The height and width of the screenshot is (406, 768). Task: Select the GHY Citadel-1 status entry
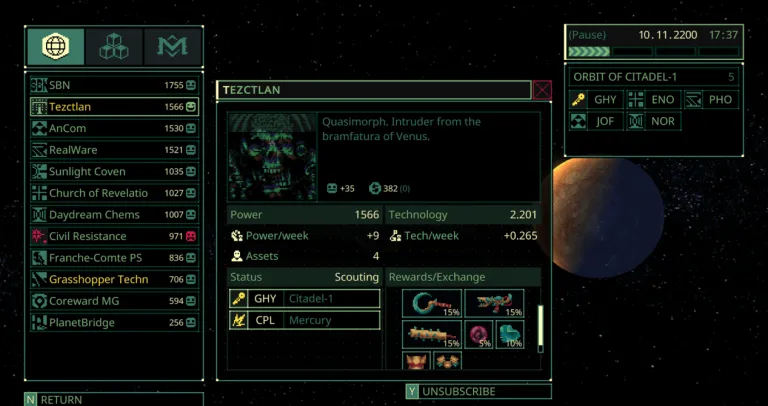(304, 298)
